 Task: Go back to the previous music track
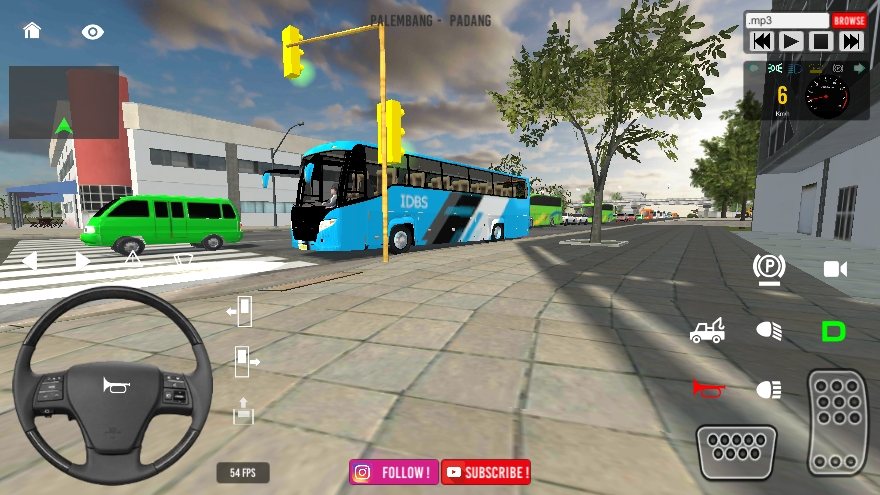(761, 41)
